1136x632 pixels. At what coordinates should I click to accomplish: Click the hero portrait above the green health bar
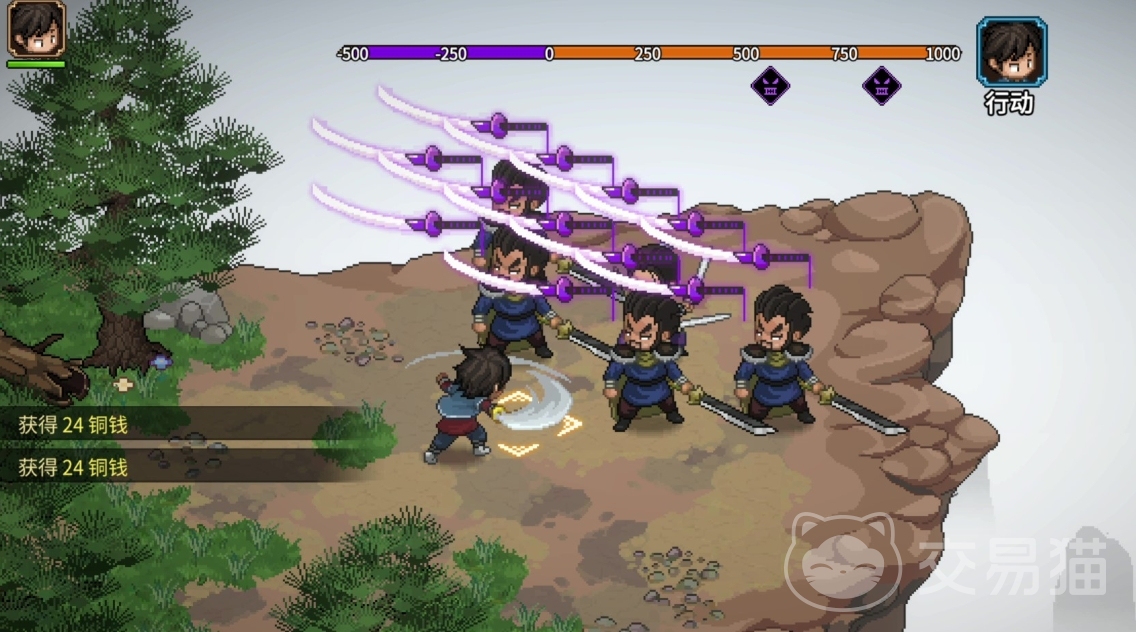[36, 28]
